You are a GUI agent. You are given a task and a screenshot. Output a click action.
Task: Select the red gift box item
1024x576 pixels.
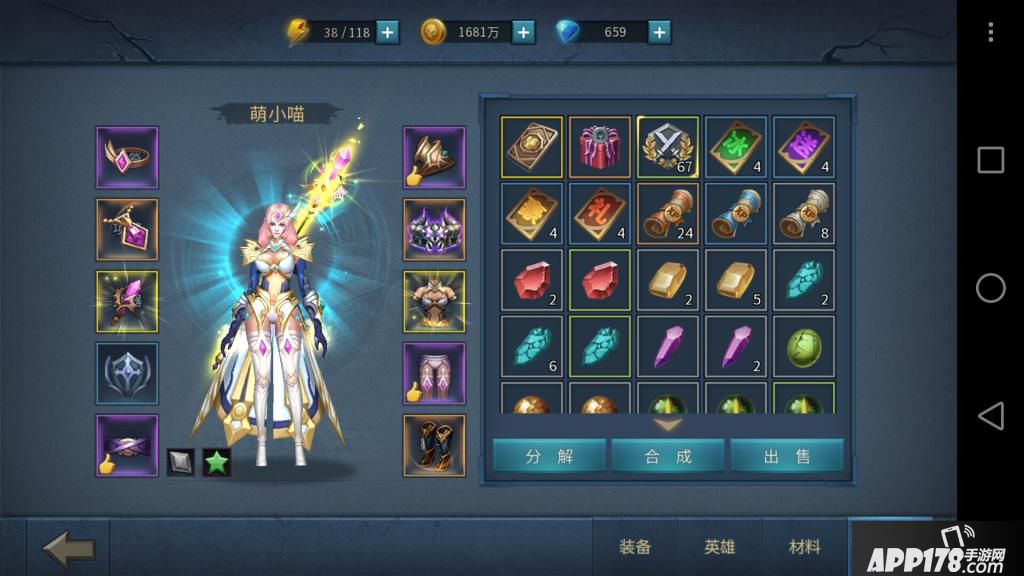(600, 147)
